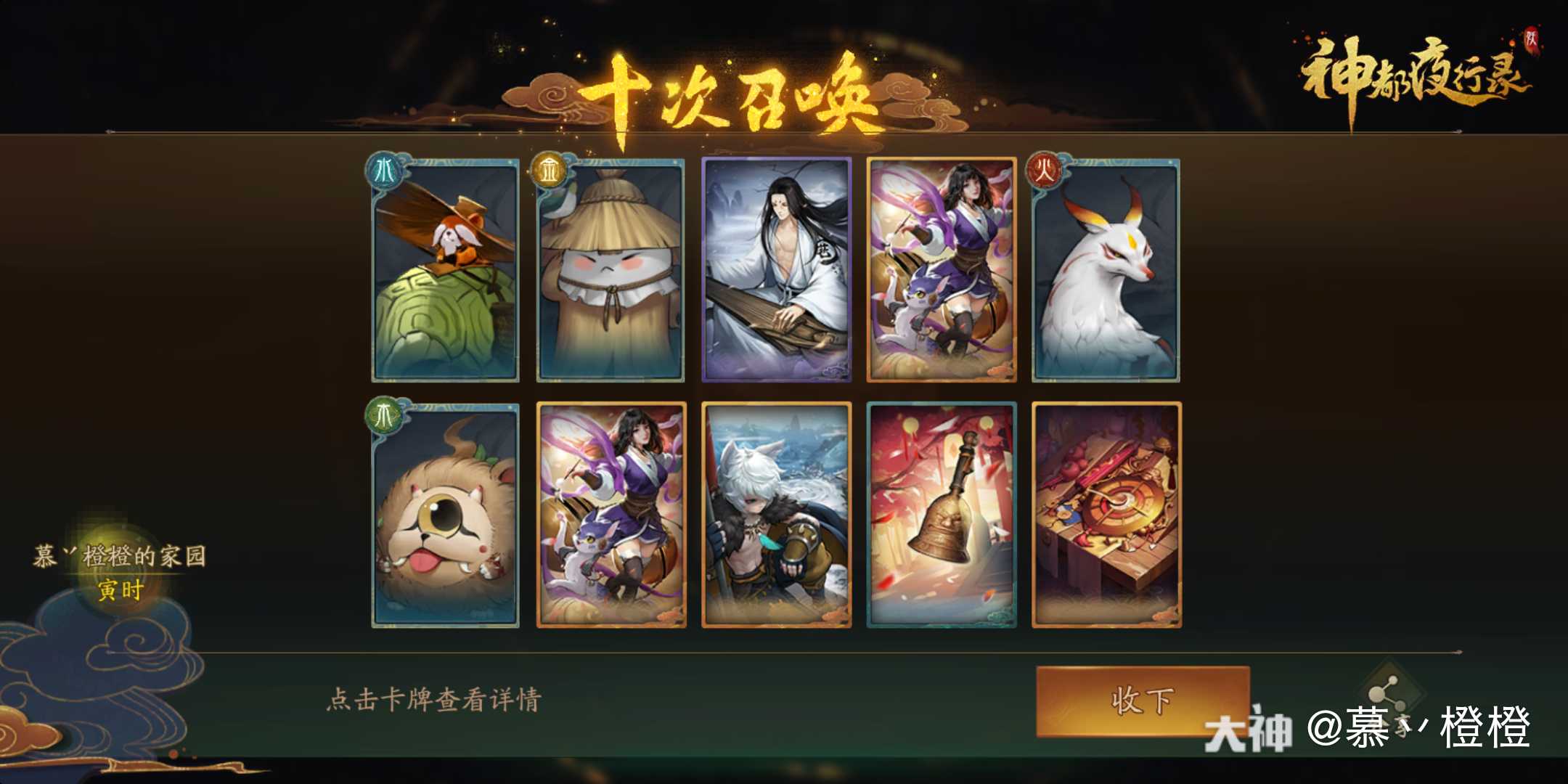Open the purple-clad woman card in top row
1568x784 pixels.
point(941,269)
